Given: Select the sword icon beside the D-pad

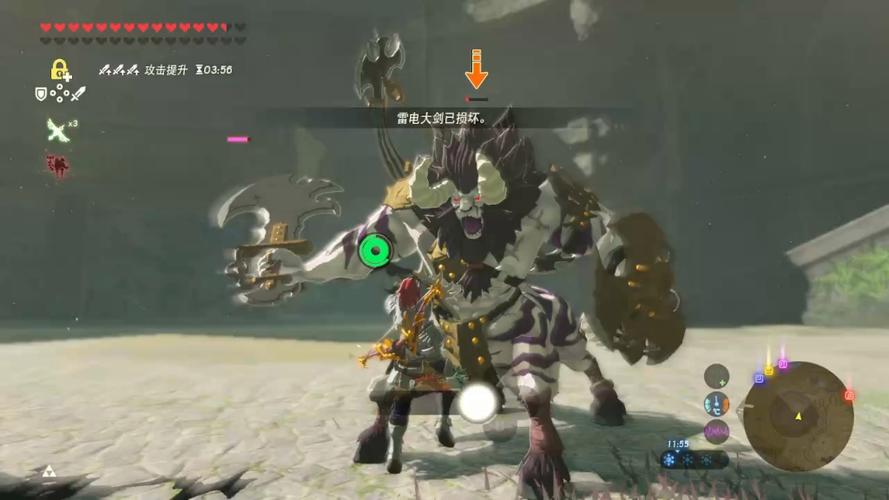Looking at the screenshot, I should [x=78, y=93].
